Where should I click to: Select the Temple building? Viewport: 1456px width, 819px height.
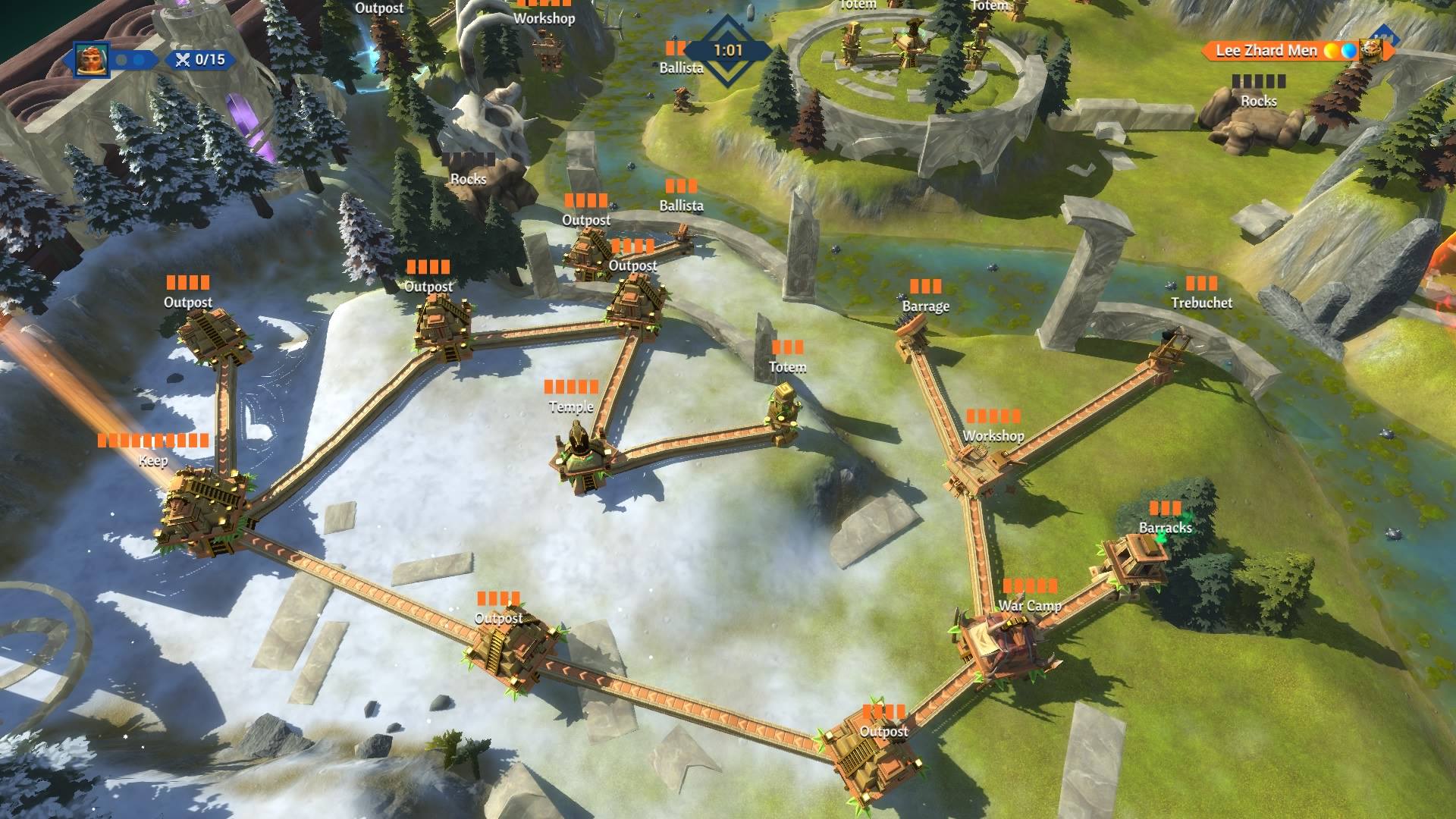pyautogui.click(x=584, y=455)
